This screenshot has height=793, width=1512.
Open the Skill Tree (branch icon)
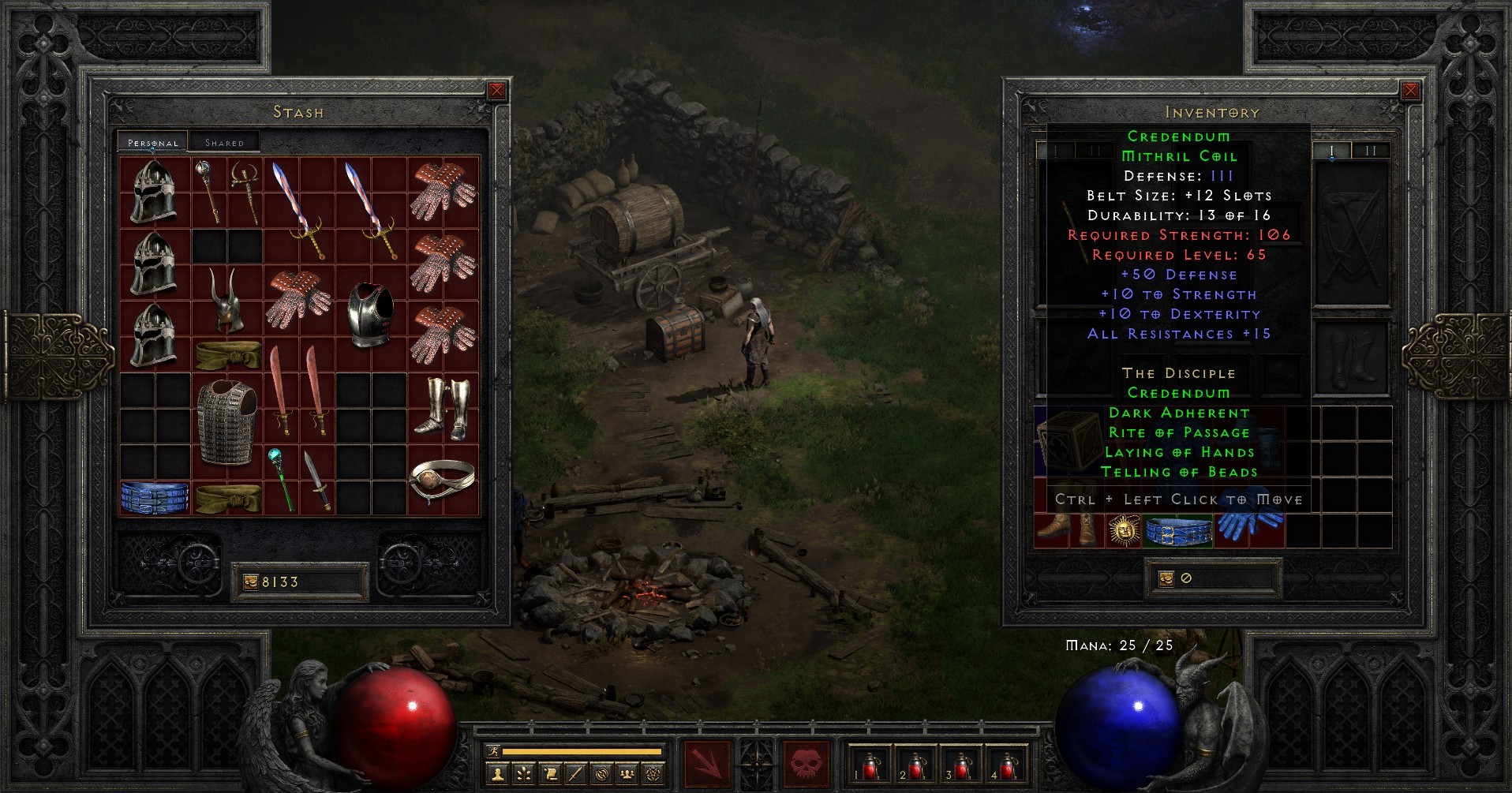[x=526, y=775]
